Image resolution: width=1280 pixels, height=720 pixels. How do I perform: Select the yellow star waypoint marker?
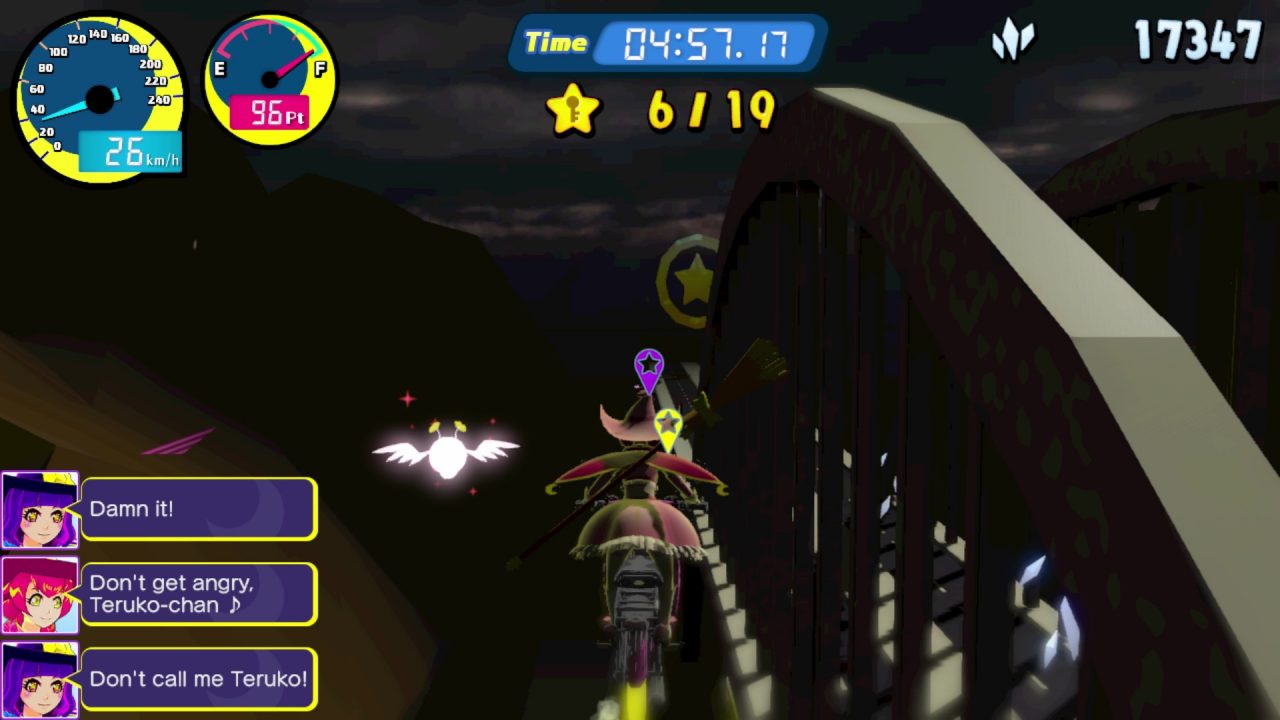pyautogui.click(x=668, y=427)
